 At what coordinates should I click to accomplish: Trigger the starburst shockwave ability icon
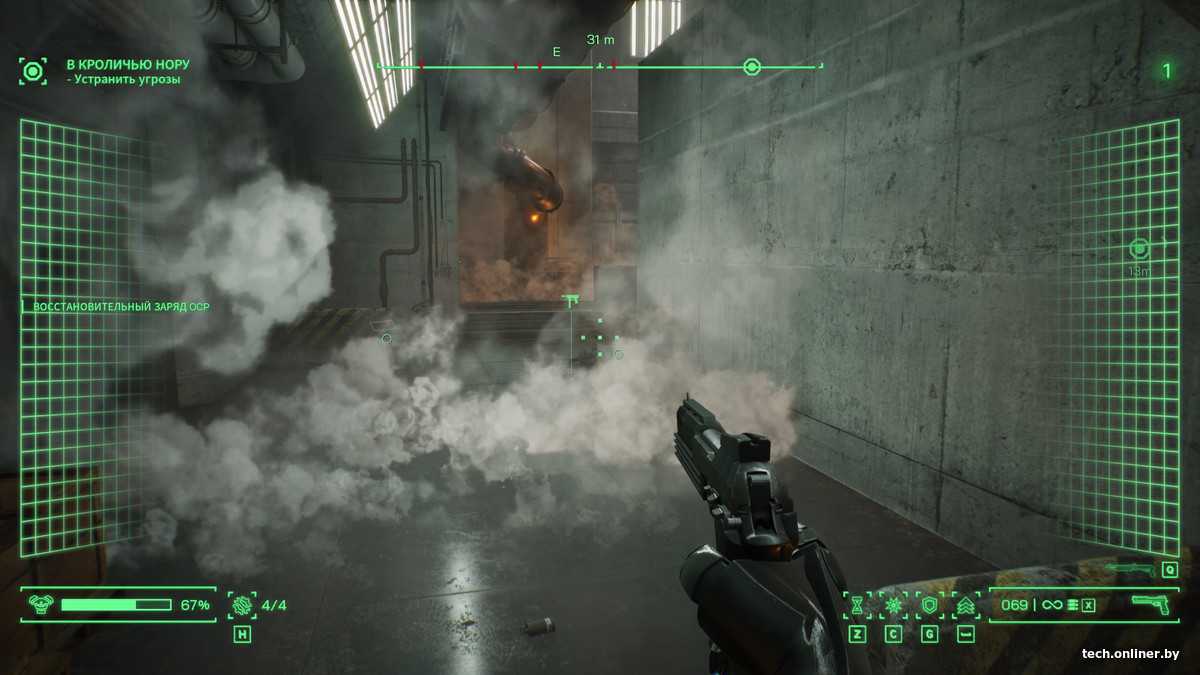(893, 605)
